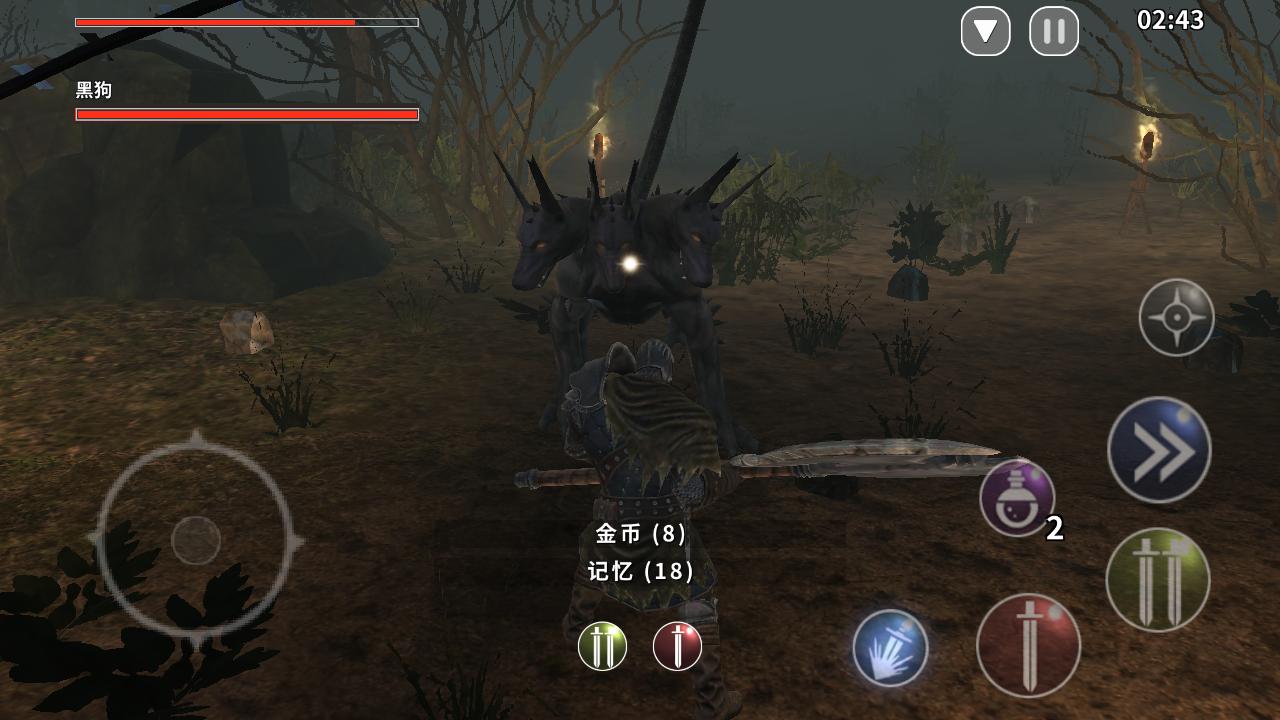Select the small red sword icon
The image size is (1280, 720).
[677, 646]
